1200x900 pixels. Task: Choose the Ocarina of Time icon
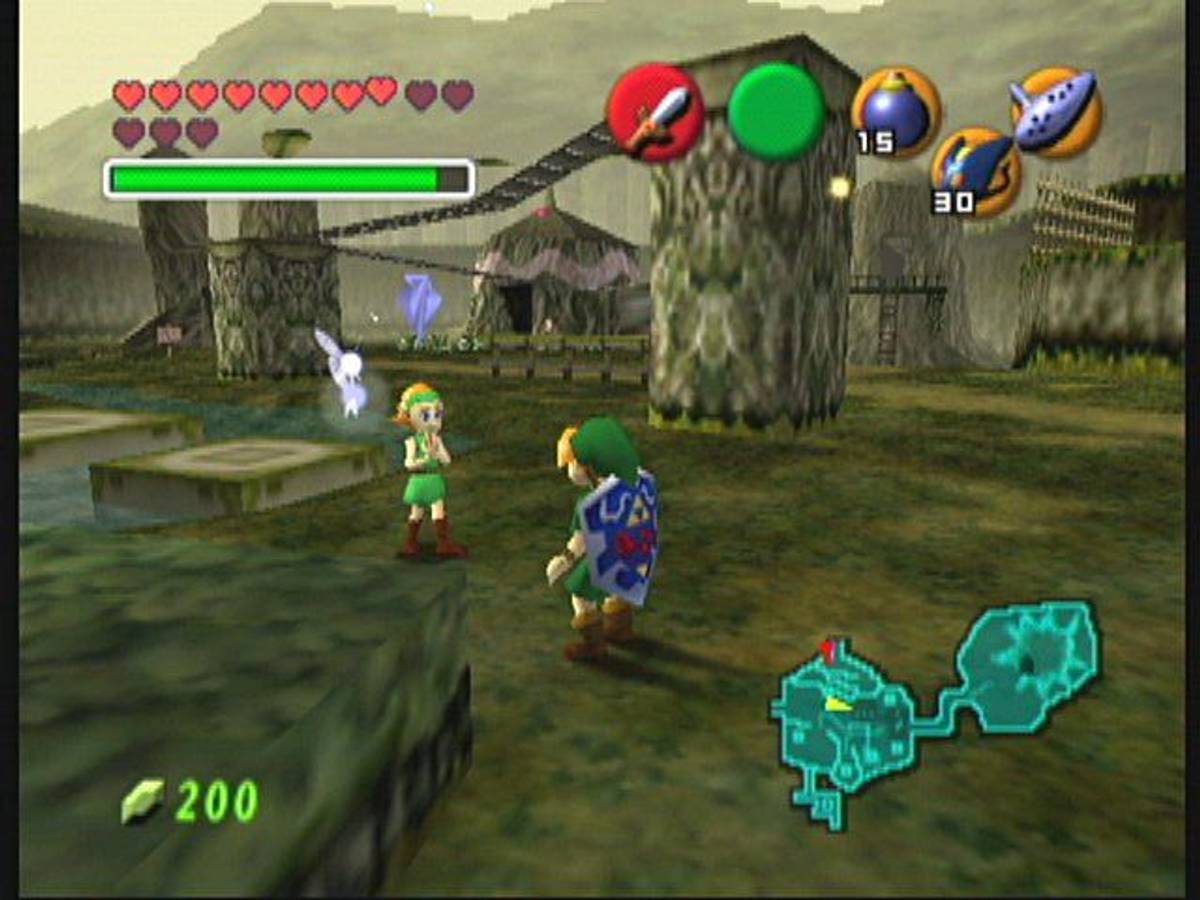[x=1056, y=112]
